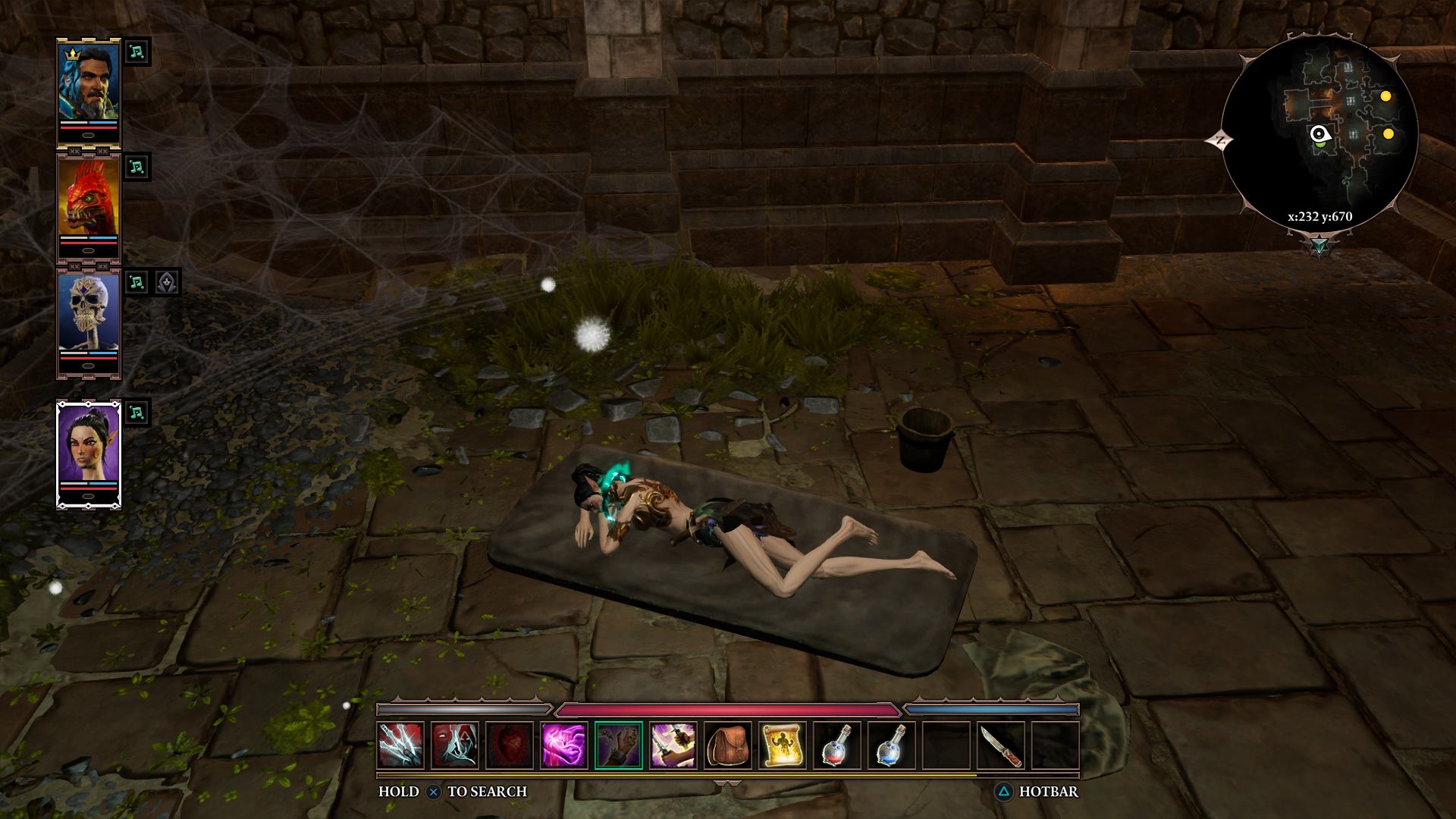1456x819 pixels.
Task: Select the highlighted shackled hand skill
Action: [619, 745]
